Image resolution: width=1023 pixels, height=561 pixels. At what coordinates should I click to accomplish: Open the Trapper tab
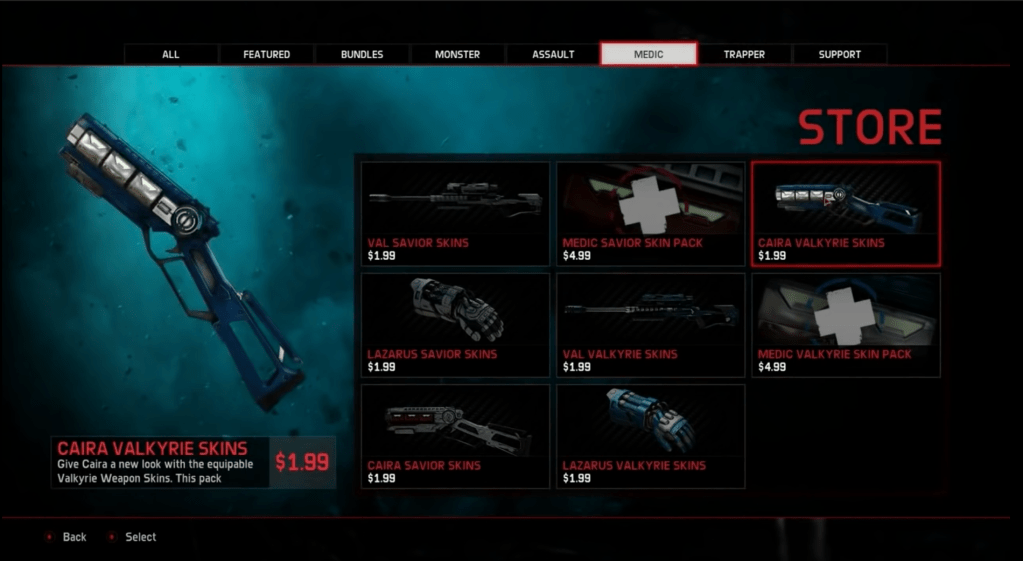[744, 54]
